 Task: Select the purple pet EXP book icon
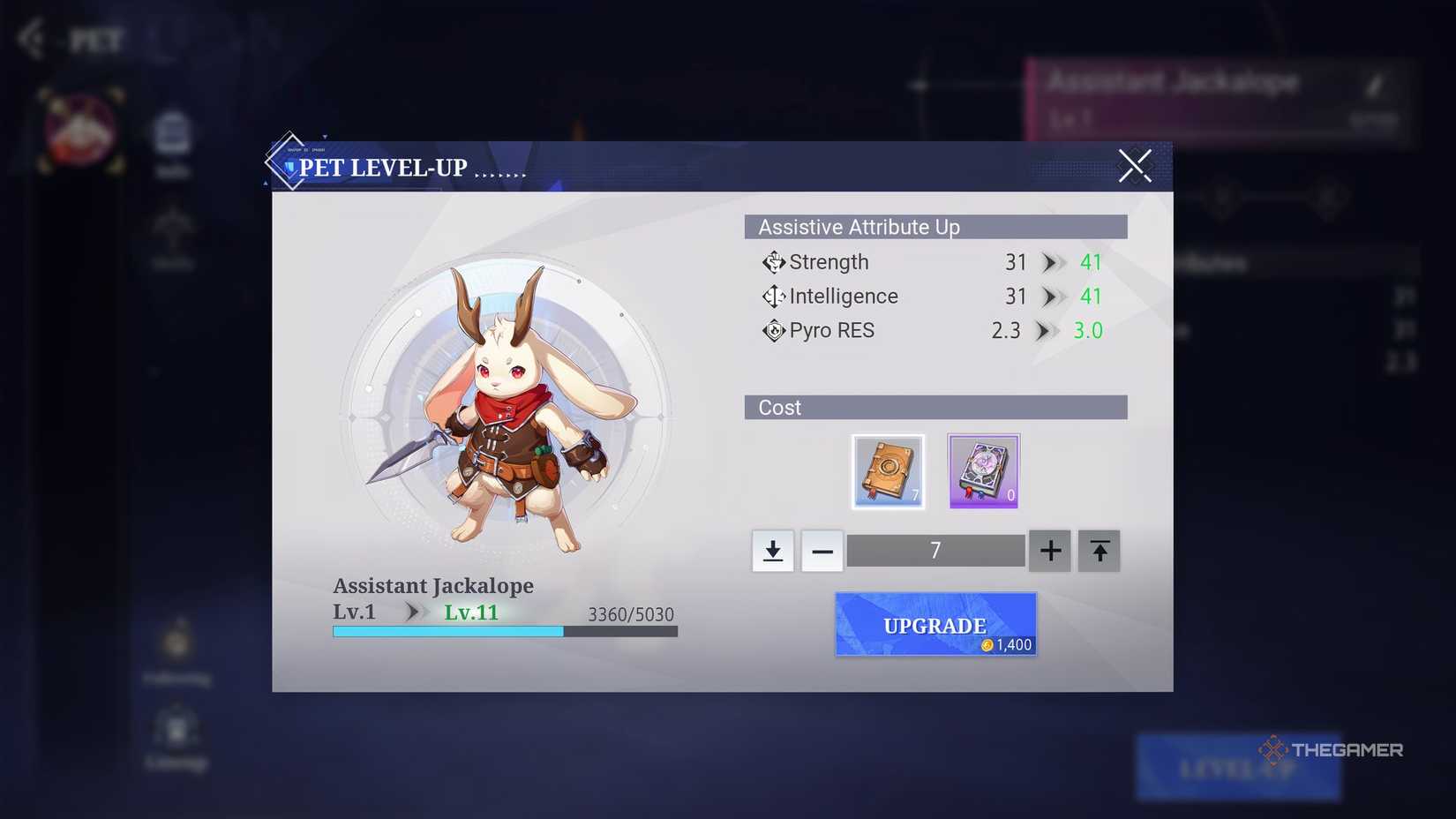click(x=982, y=470)
